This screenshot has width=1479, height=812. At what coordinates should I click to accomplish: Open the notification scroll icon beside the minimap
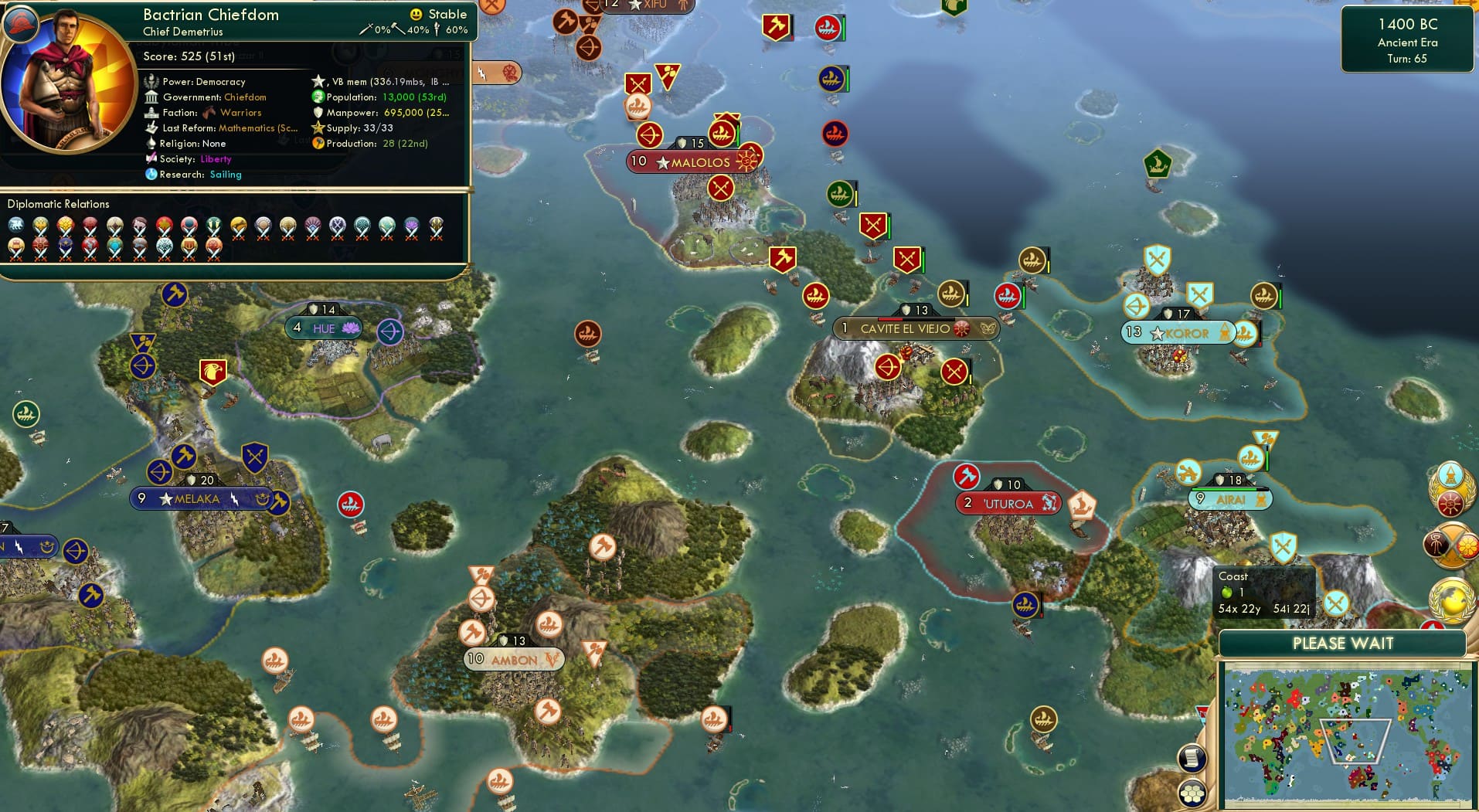pyautogui.click(x=1193, y=756)
